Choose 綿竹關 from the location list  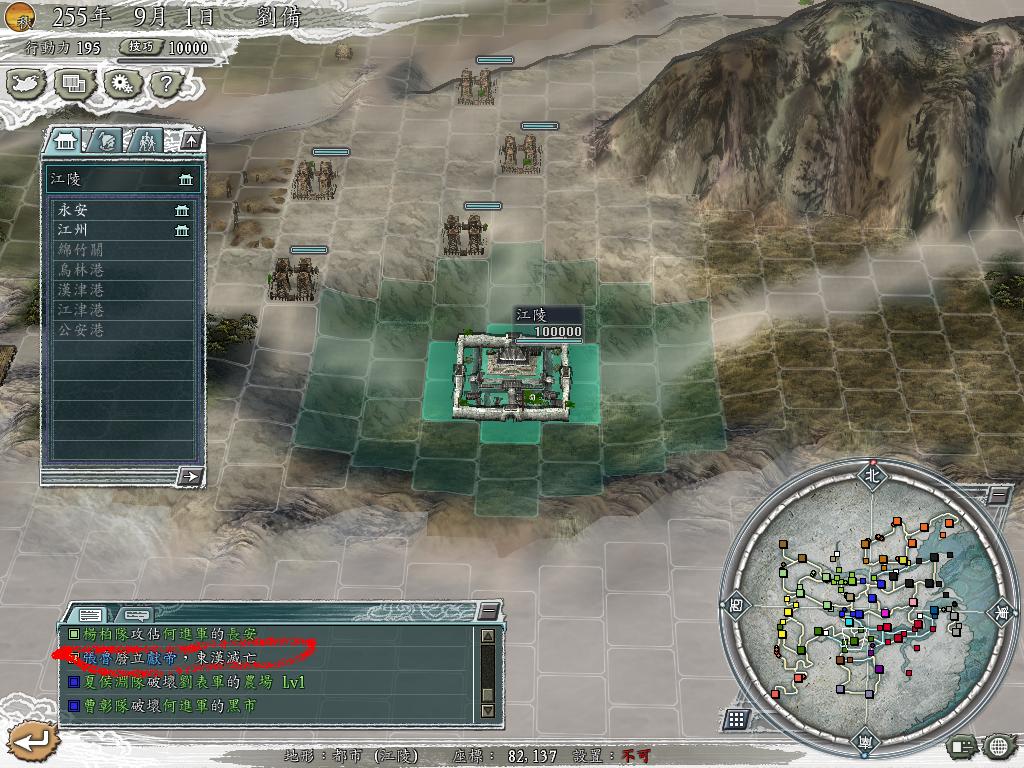(x=122, y=250)
